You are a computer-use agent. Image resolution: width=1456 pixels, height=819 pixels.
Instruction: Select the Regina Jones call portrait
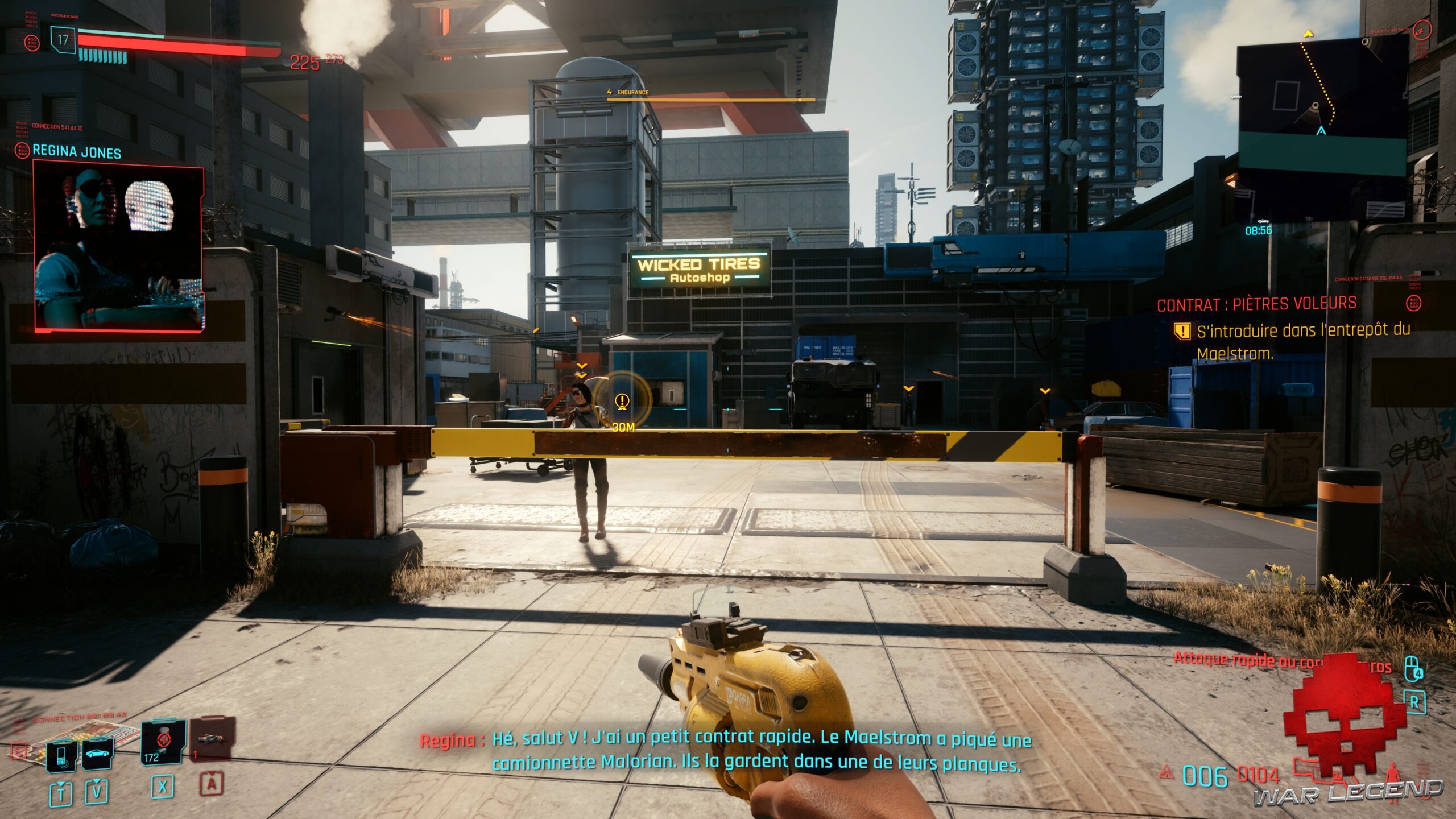pyautogui.click(x=118, y=246)
